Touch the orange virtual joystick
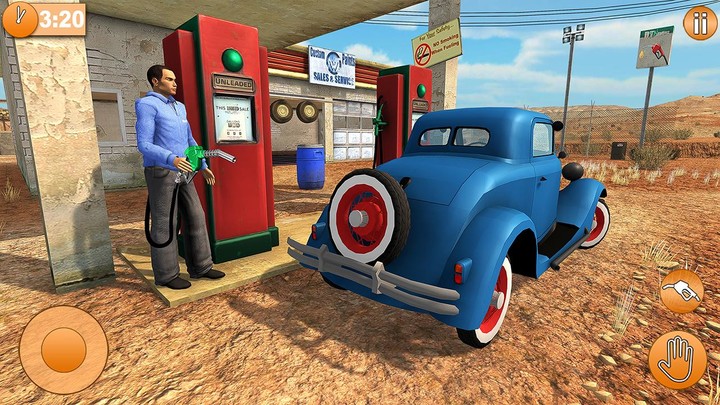The height and width of the screenshot is (405, 720). (63, 350)
